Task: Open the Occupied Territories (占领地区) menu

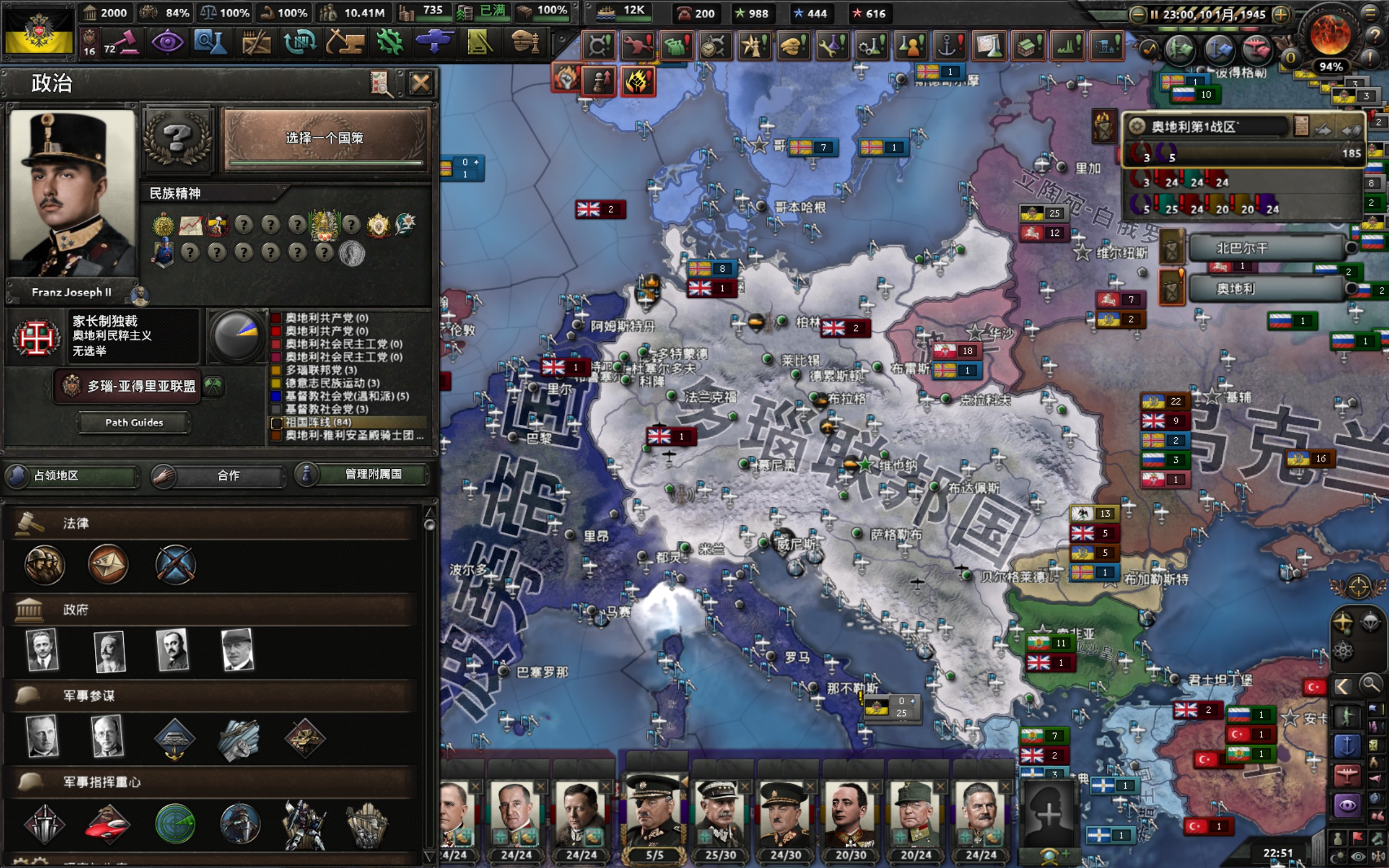Action: point(71,475)
